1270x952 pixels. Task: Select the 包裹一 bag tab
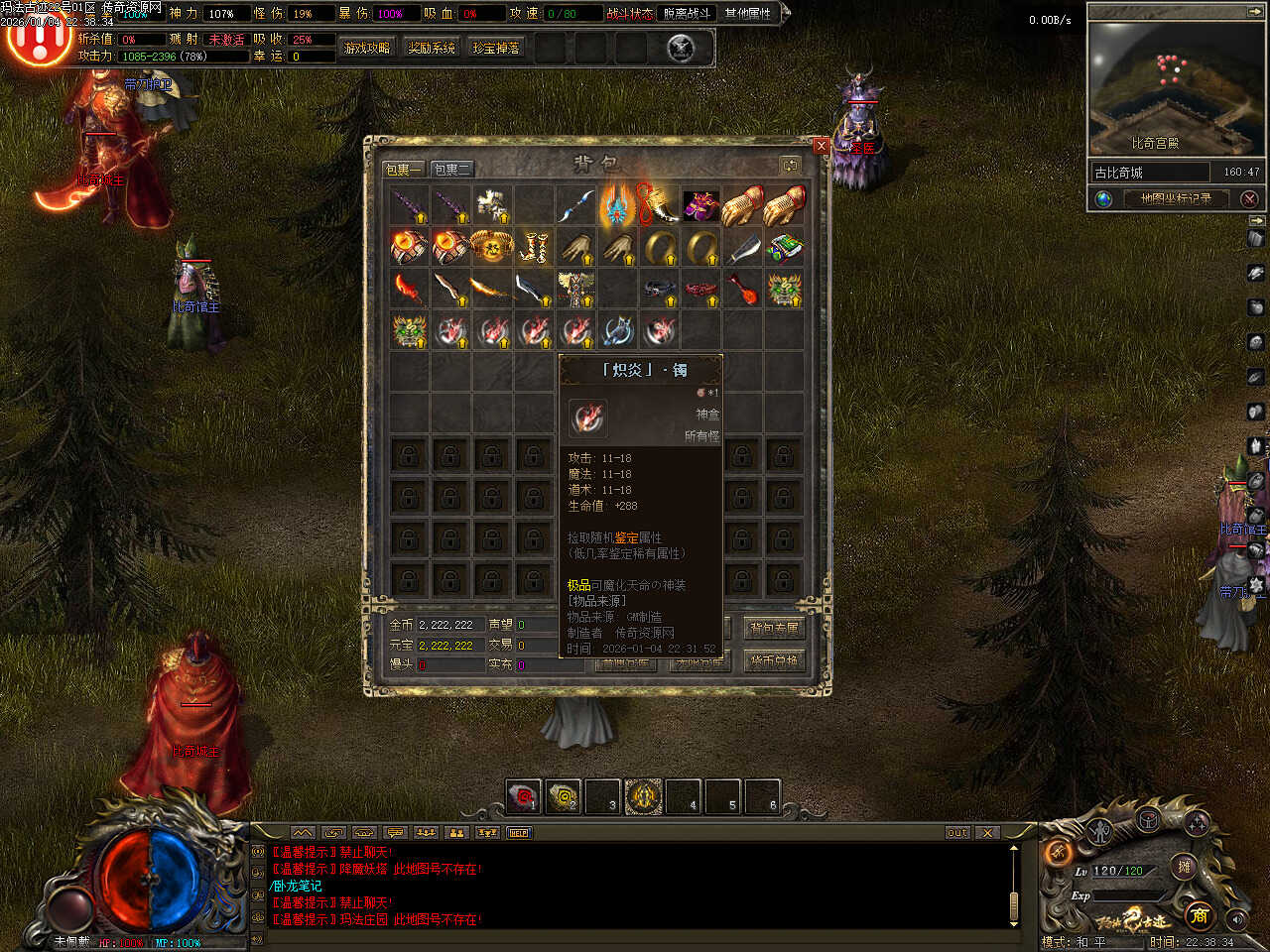404,170
